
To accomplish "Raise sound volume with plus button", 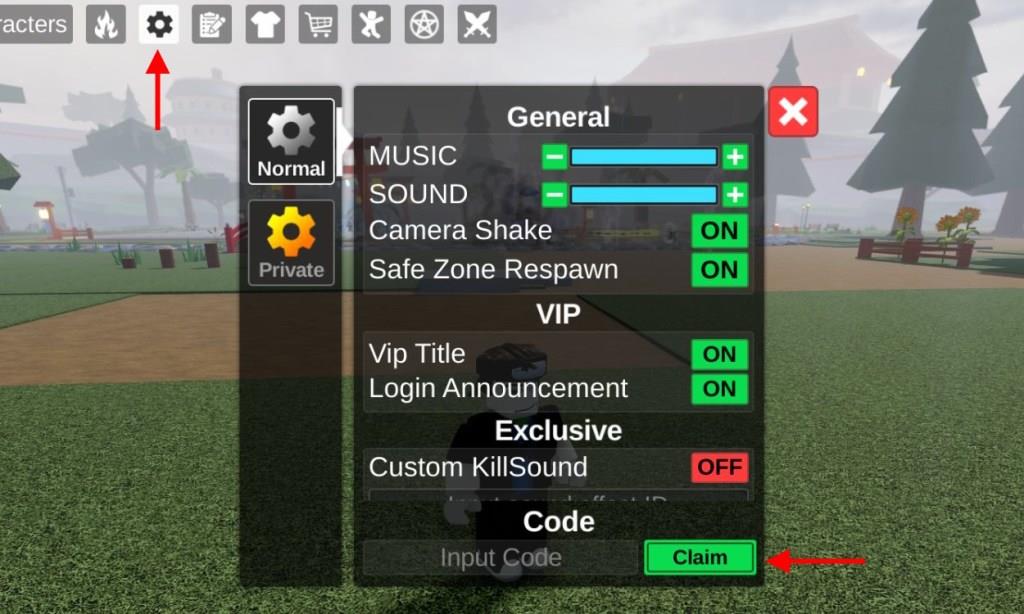I will pos(735,194).
